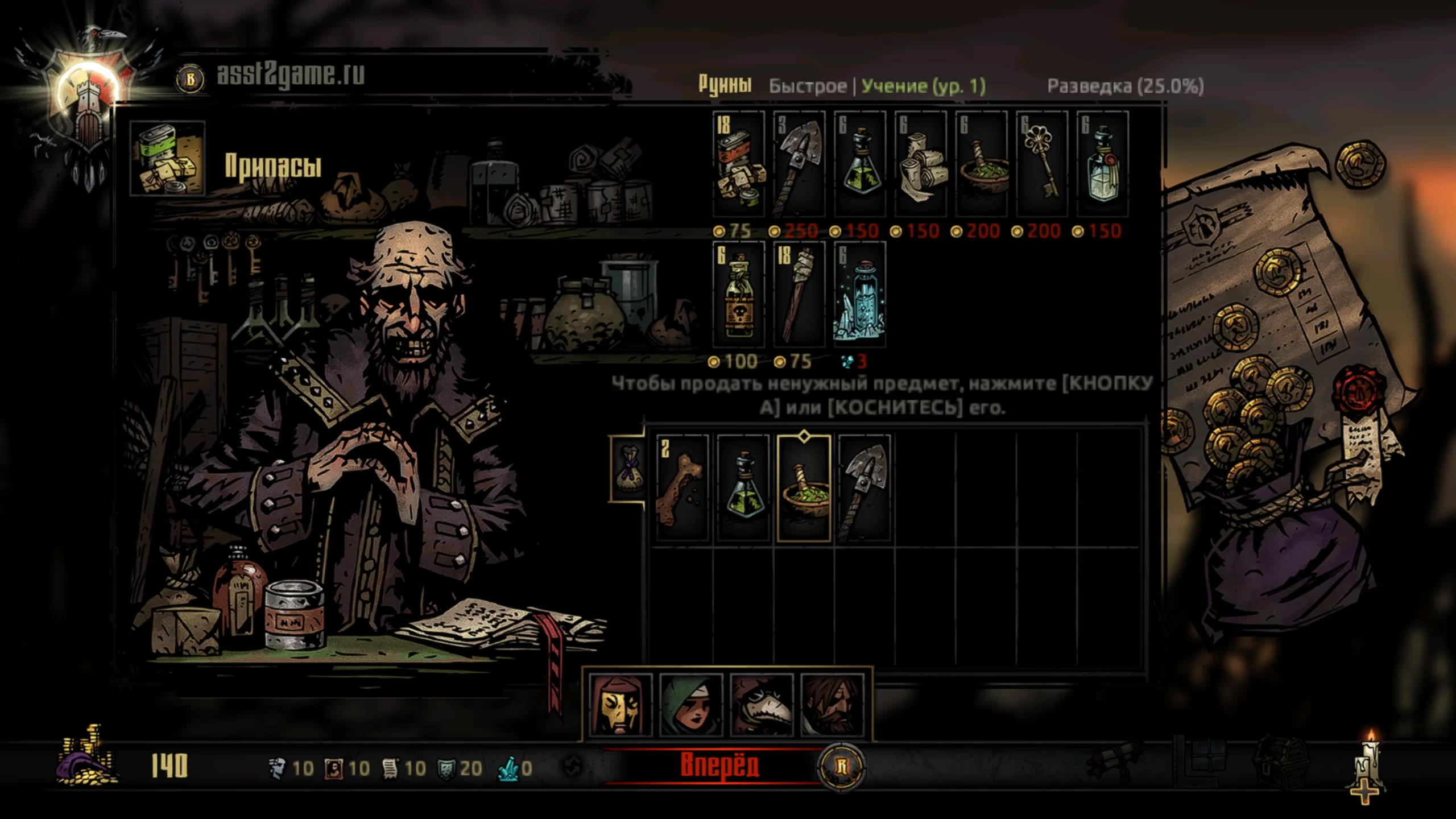Select the blue crystal vial costing 3 shards
The height and width of the screenshot is (819, 1456).
tap(860, 294)
